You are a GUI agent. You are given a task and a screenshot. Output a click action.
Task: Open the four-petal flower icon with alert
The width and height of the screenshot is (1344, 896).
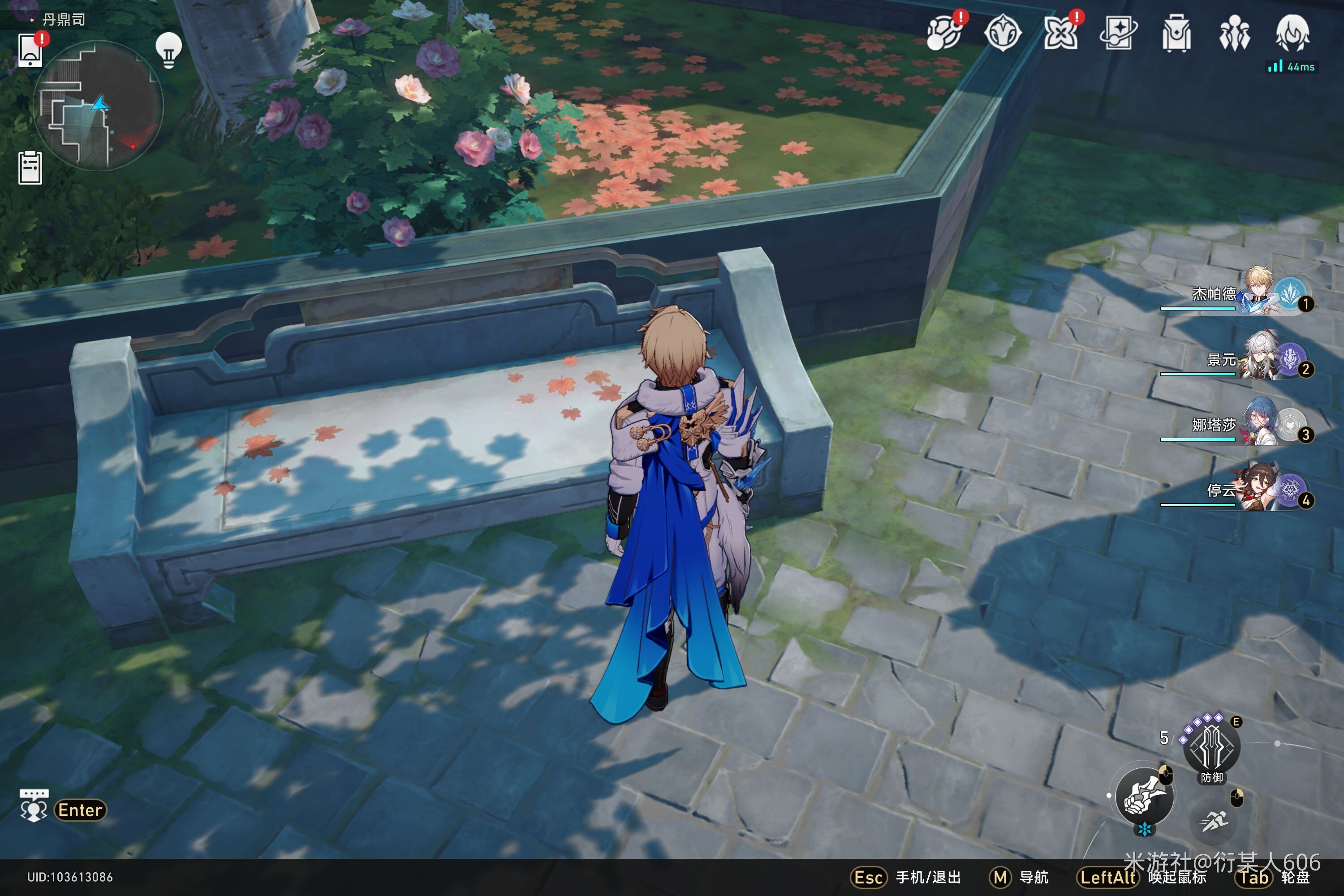click(1060, 33)
